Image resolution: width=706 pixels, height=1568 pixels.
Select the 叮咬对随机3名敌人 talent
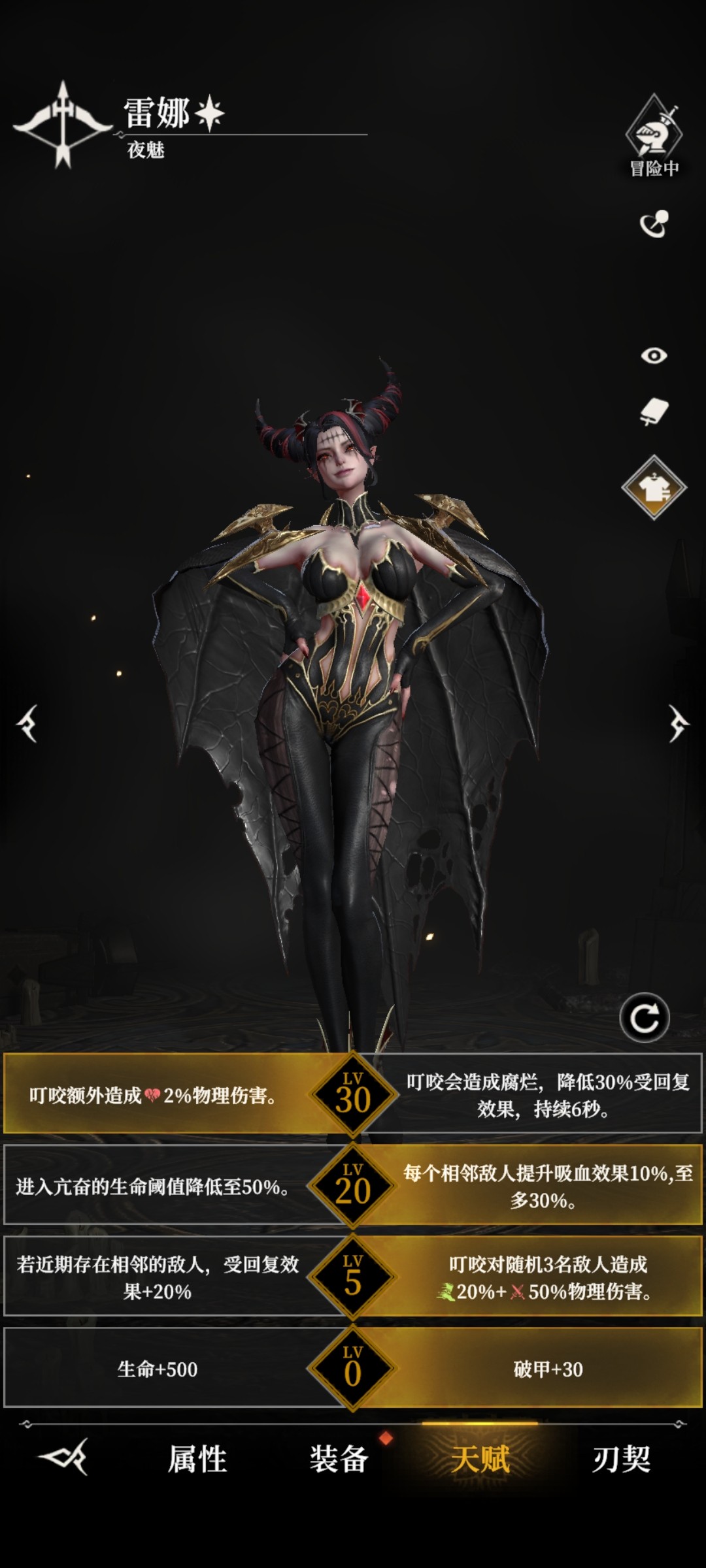coord(548,1278)
